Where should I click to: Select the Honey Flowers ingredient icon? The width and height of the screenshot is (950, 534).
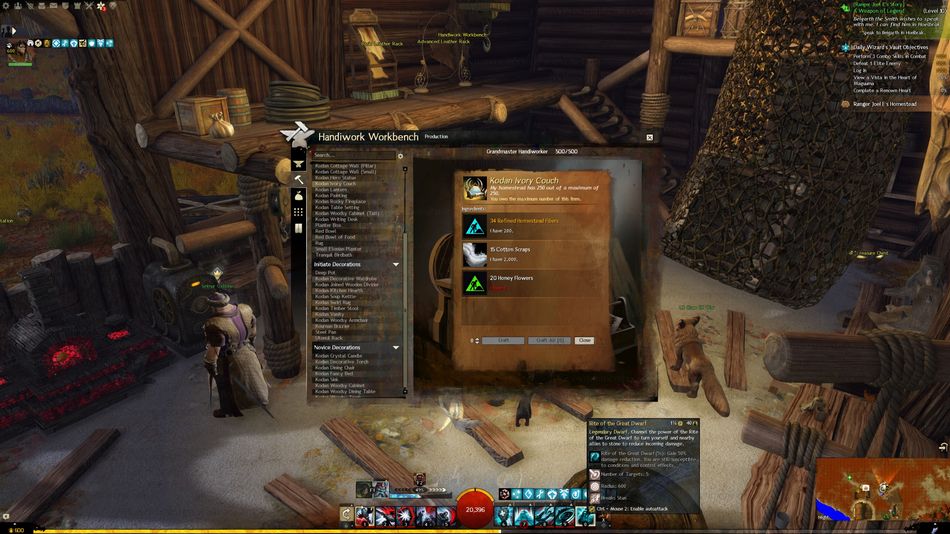tap(475, 283)
